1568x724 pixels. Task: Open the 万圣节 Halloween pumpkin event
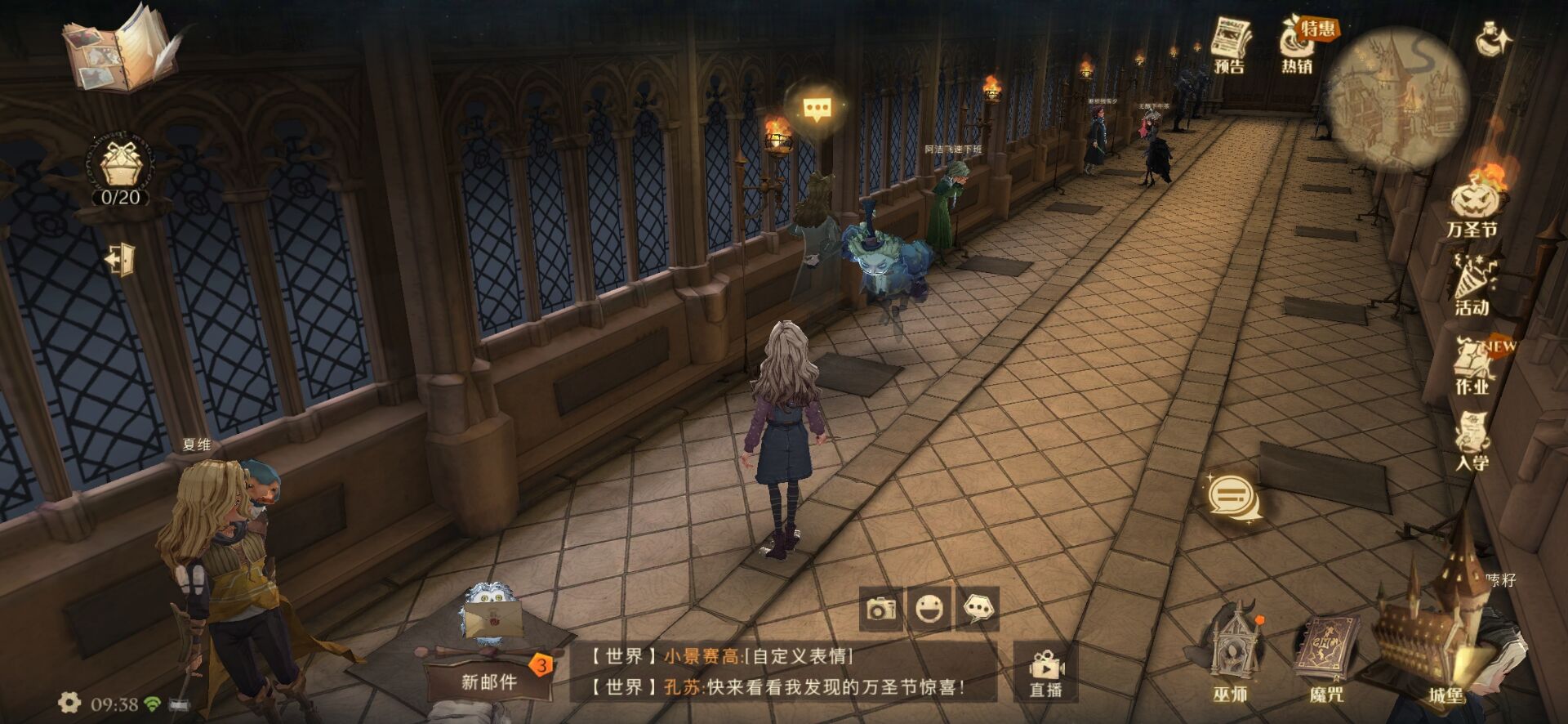point(1475,204)
